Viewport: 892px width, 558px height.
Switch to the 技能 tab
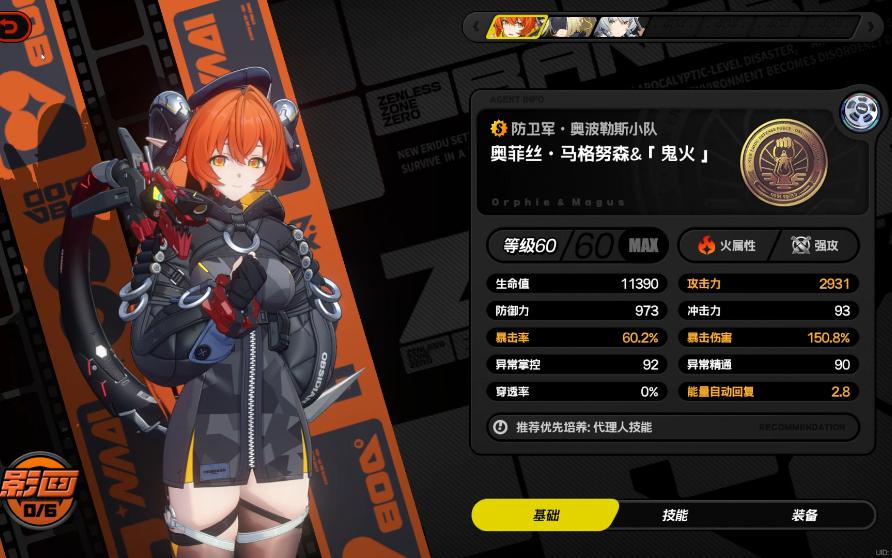675,515
